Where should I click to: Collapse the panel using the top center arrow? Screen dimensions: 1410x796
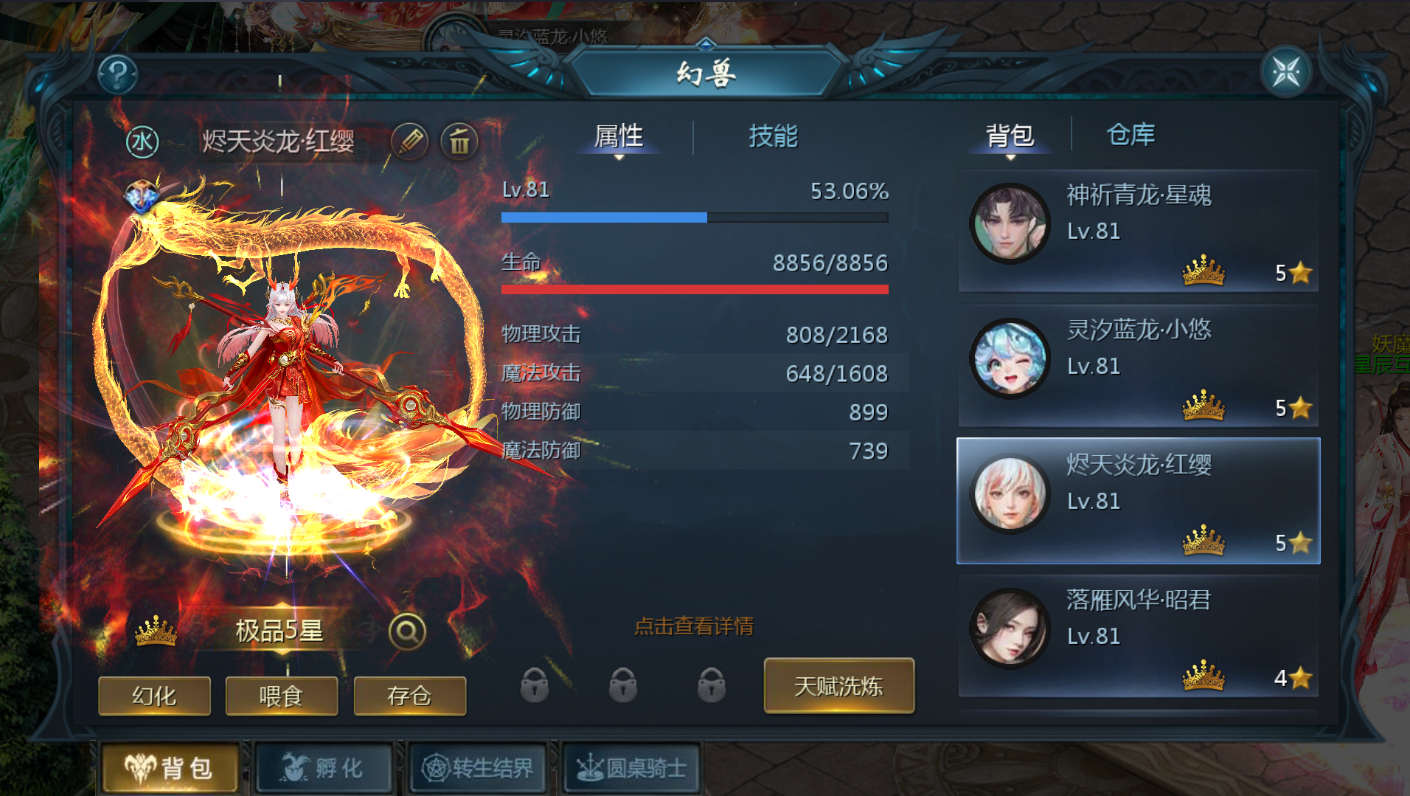[707, 44]
